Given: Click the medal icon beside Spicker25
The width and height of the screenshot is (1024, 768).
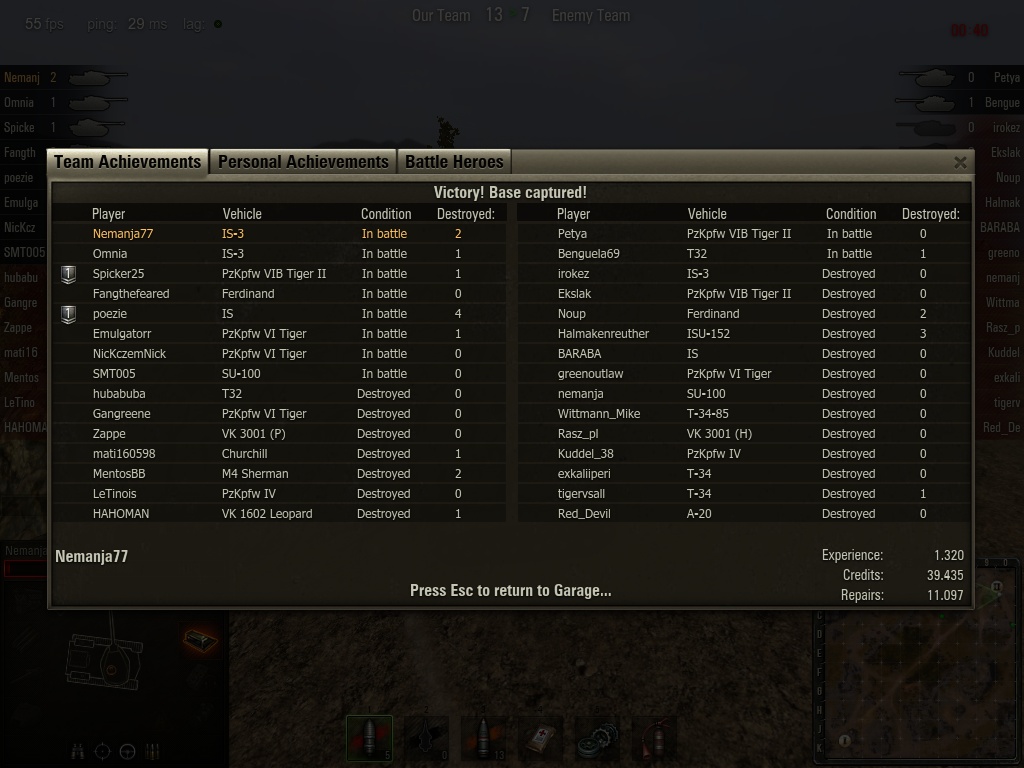Looking at the screenshot, I should pos(68,274).
